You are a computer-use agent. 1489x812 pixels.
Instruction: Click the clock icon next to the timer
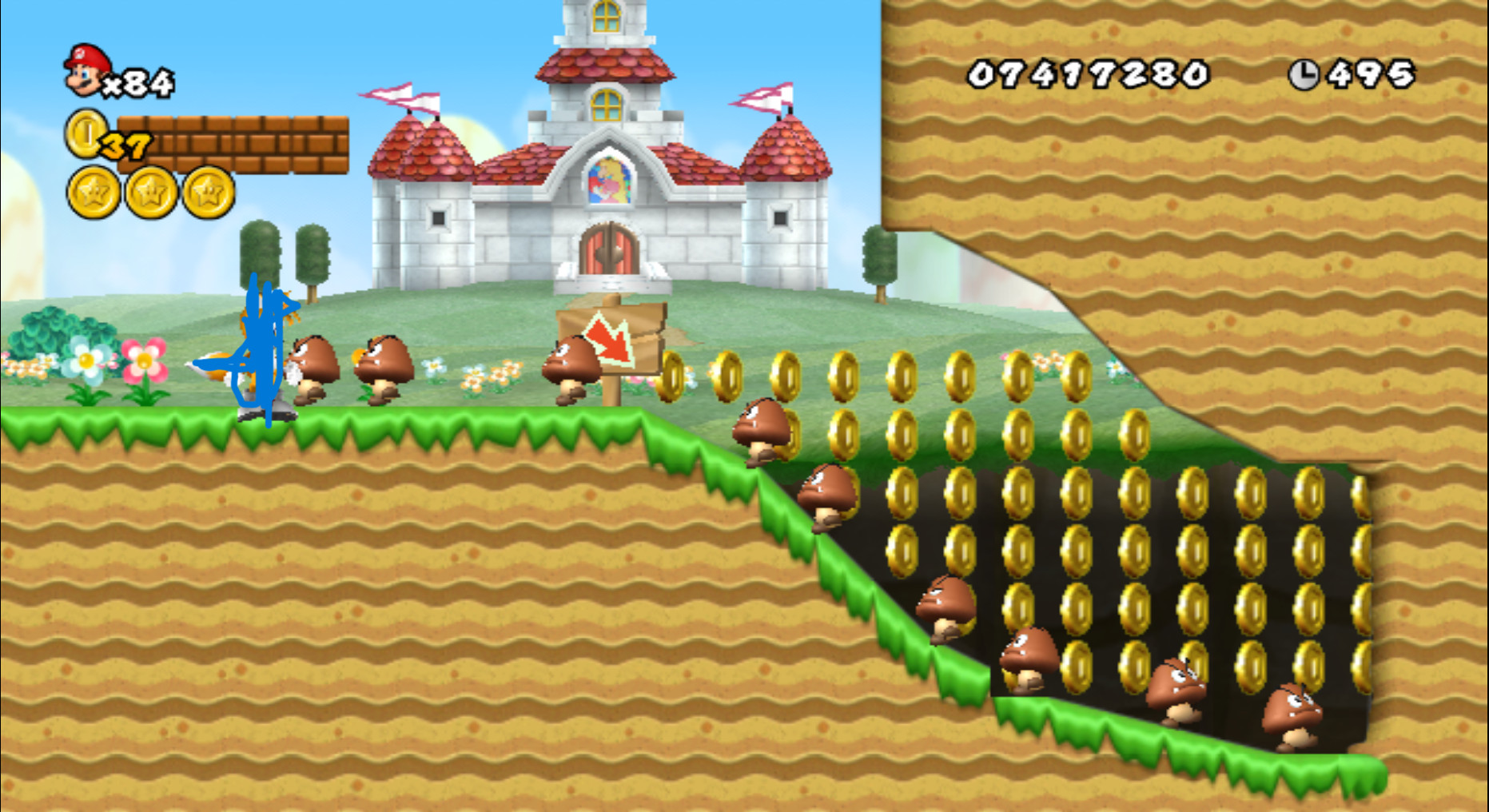point(1304,73)
